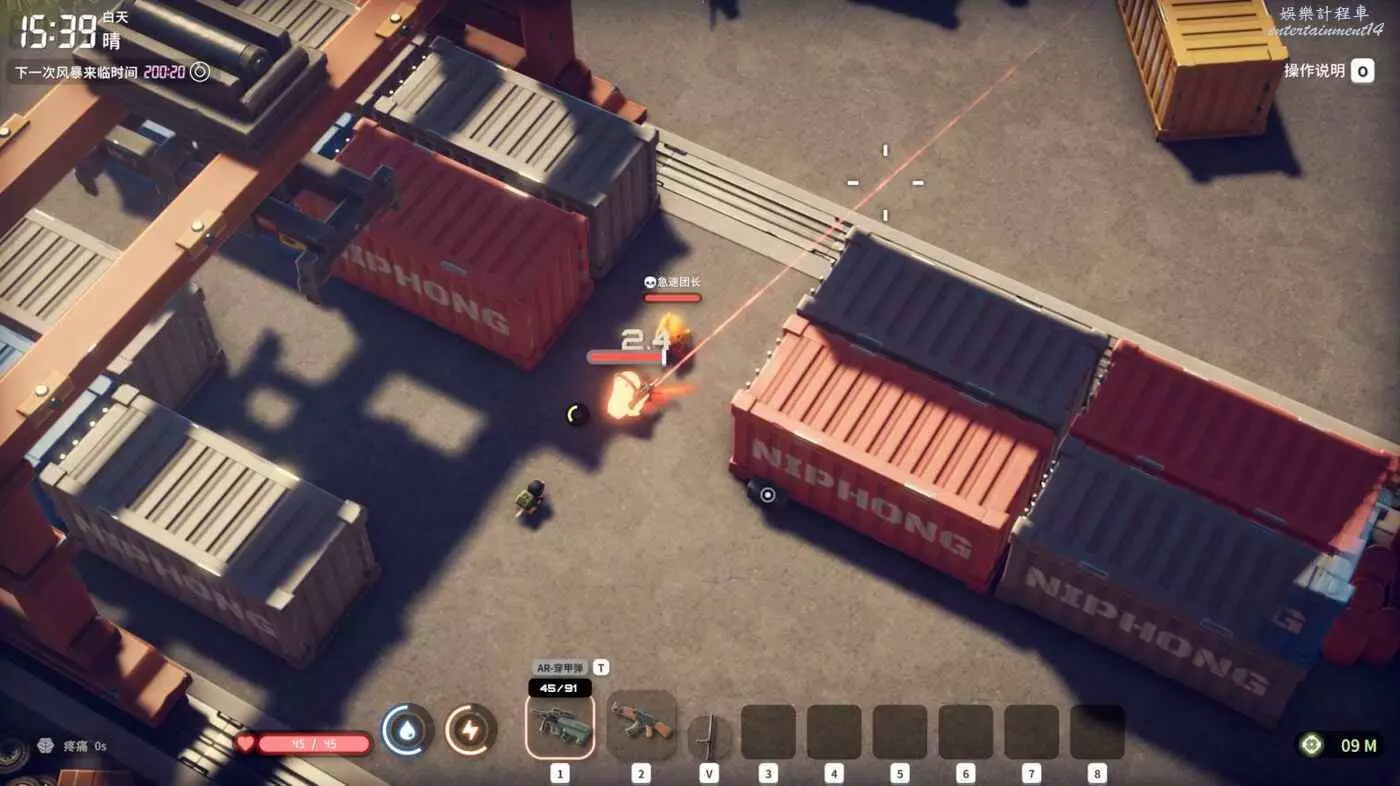Click the water drop hydration icon

pos(408,730)
